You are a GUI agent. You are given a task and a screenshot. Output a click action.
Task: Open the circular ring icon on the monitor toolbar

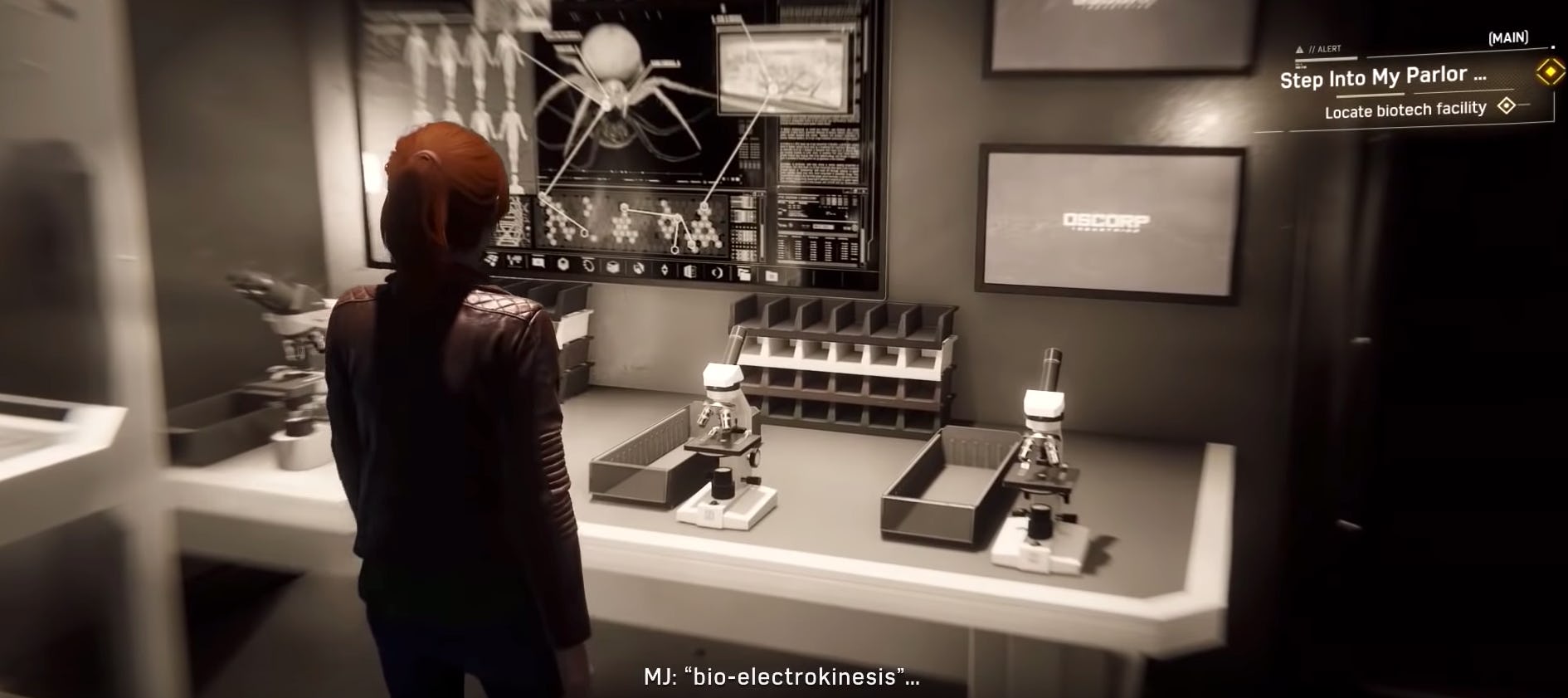tap(590, 266)
